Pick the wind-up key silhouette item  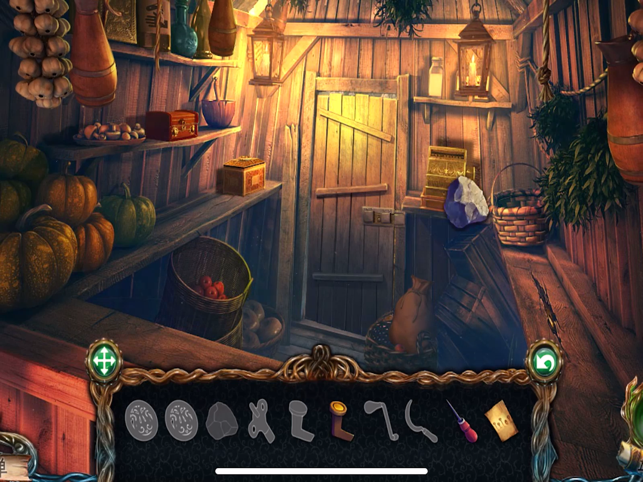(260, 421)
